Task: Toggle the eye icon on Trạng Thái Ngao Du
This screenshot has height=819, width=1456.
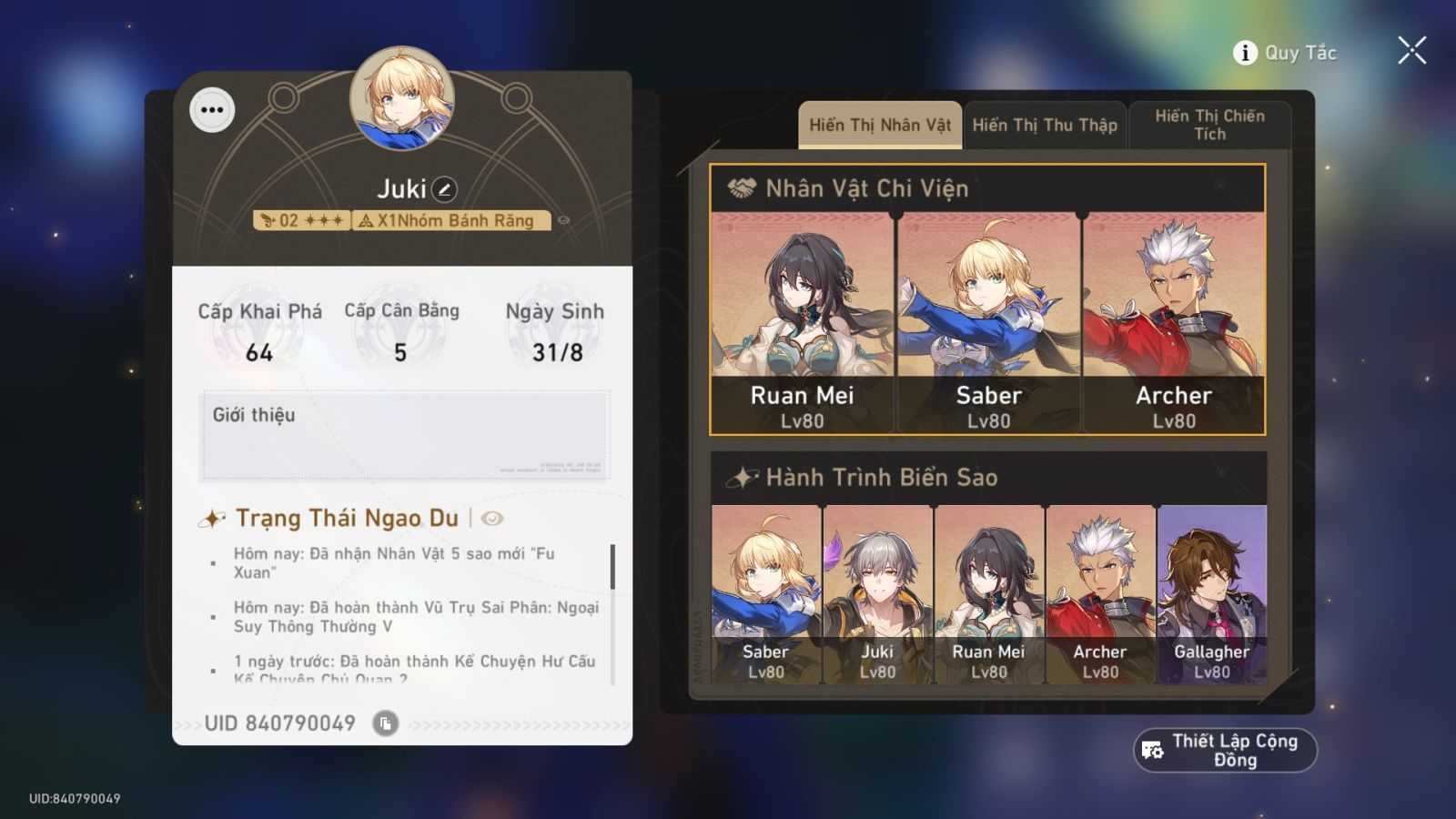Action: tap(491, 519)
